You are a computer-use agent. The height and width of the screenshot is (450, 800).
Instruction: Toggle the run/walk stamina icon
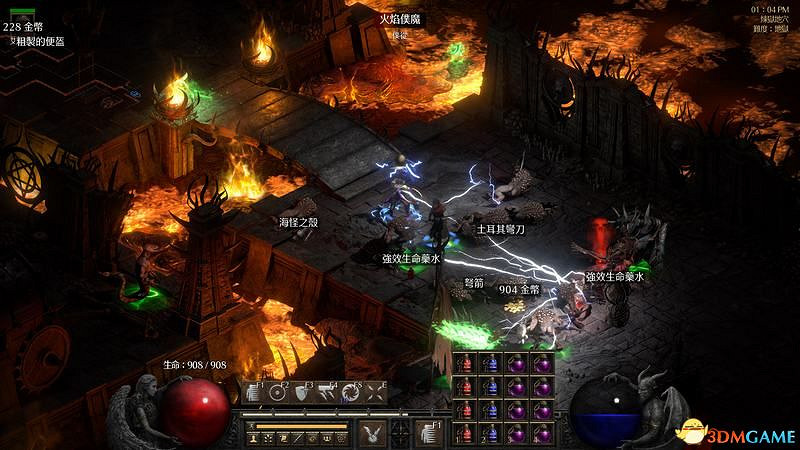click(x=253, y=426)
